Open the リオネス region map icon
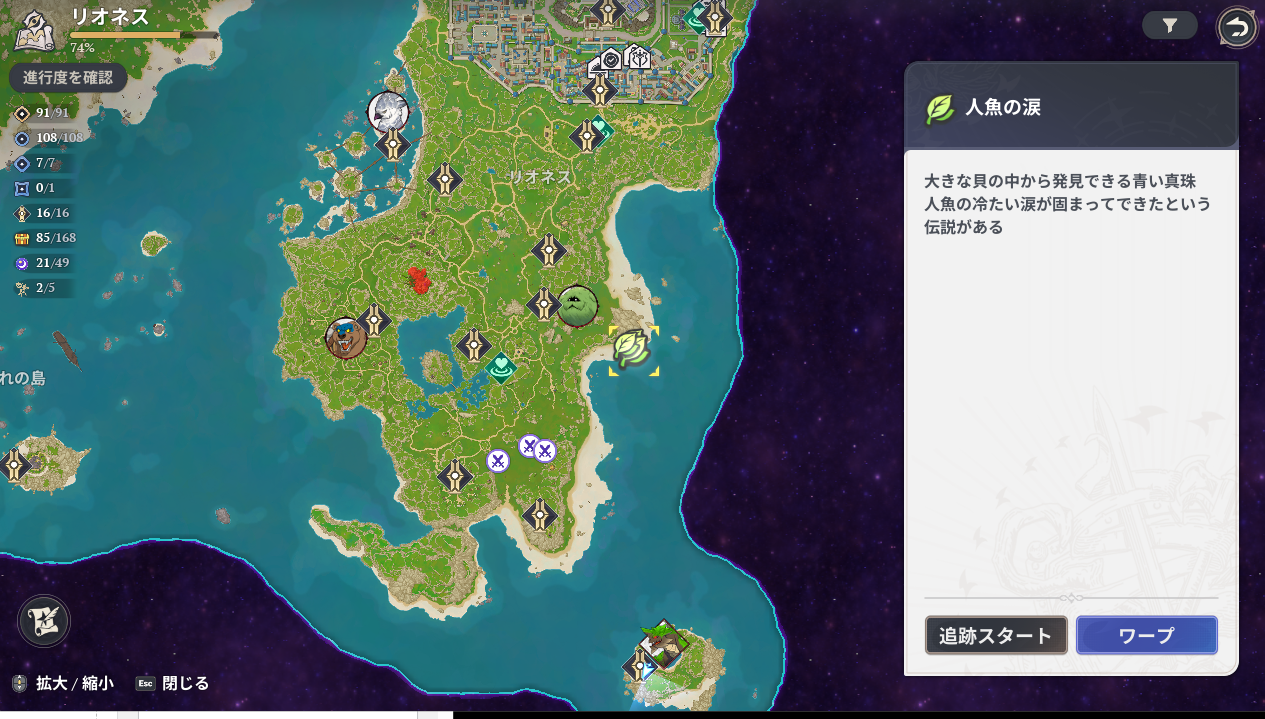The height and width of the screenshot is (719, 1265). [35, 30]
